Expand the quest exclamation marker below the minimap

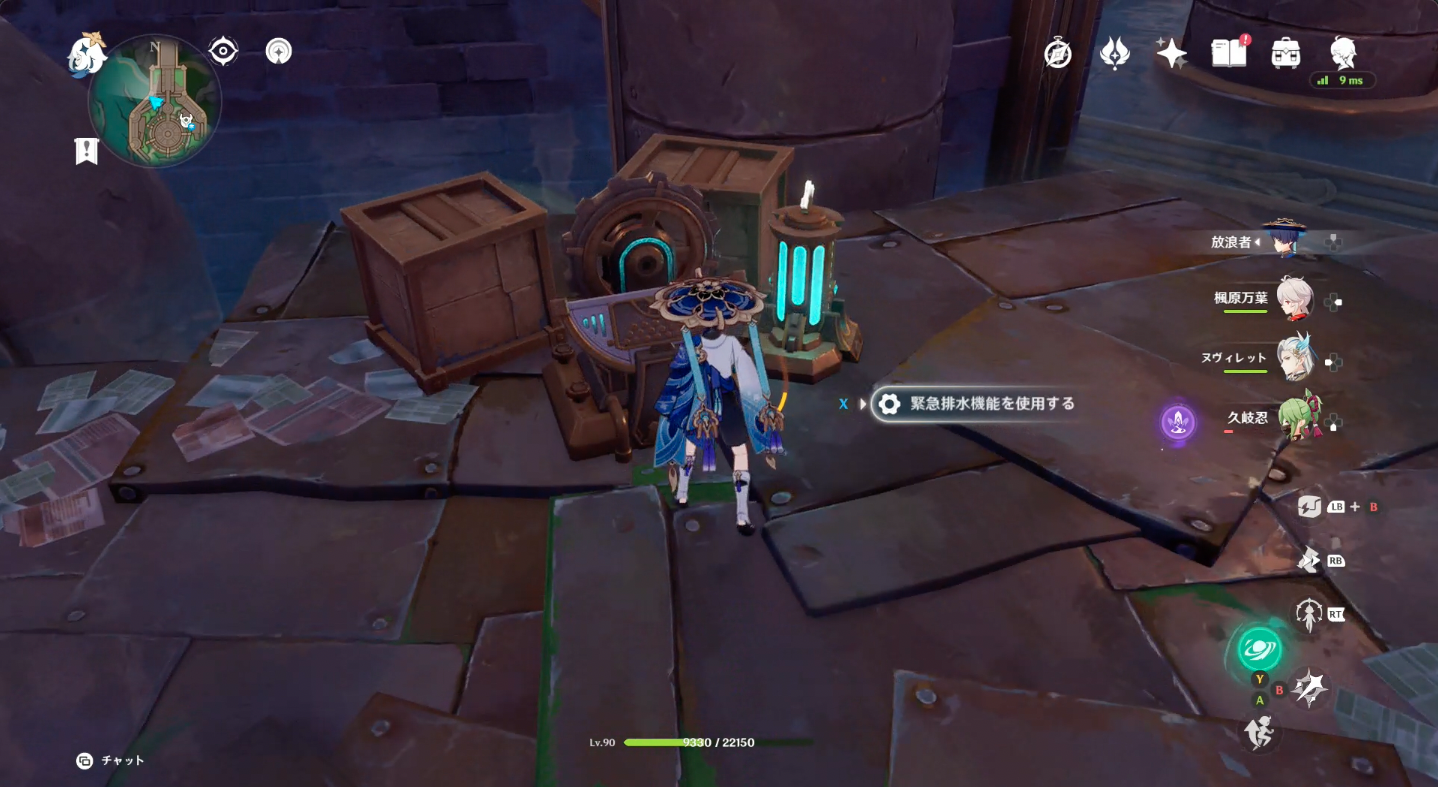click(86, 151)
